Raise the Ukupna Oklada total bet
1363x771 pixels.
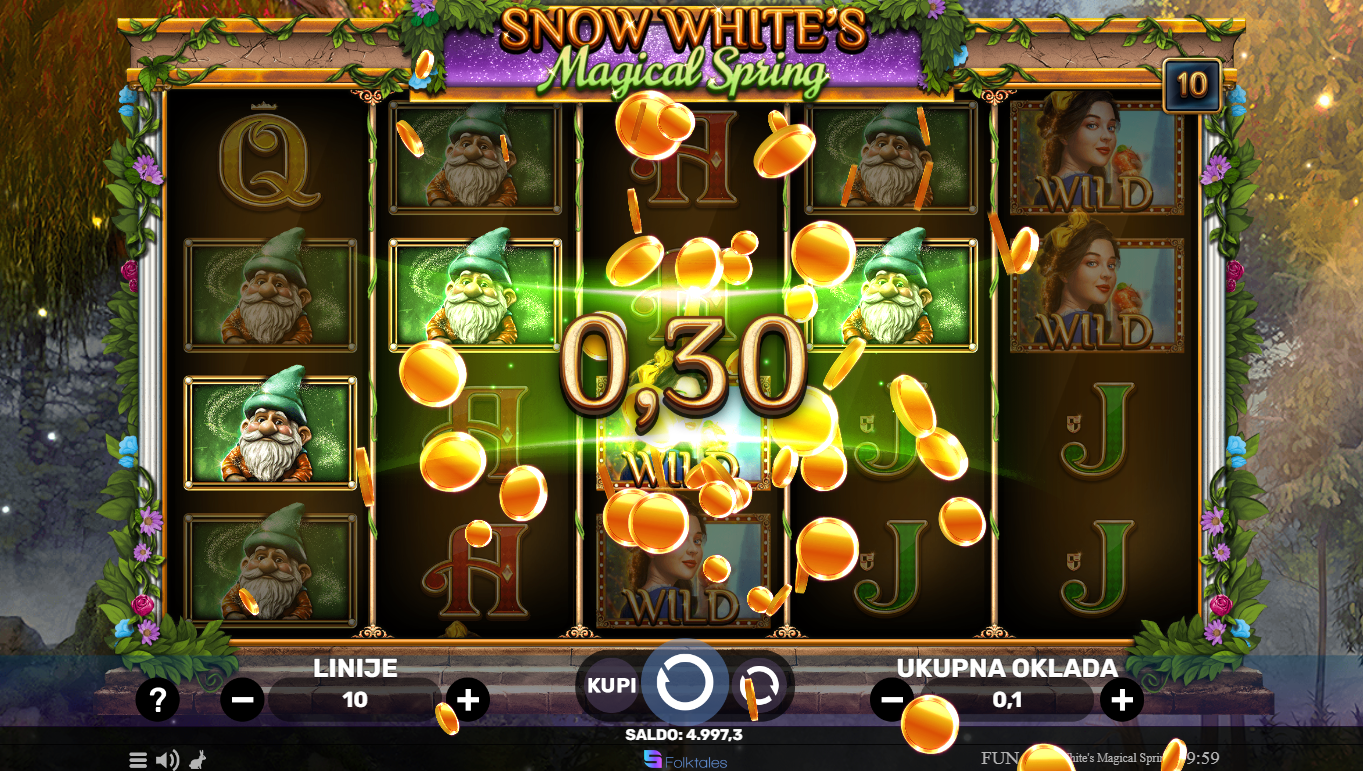(x=1122, y=700)
